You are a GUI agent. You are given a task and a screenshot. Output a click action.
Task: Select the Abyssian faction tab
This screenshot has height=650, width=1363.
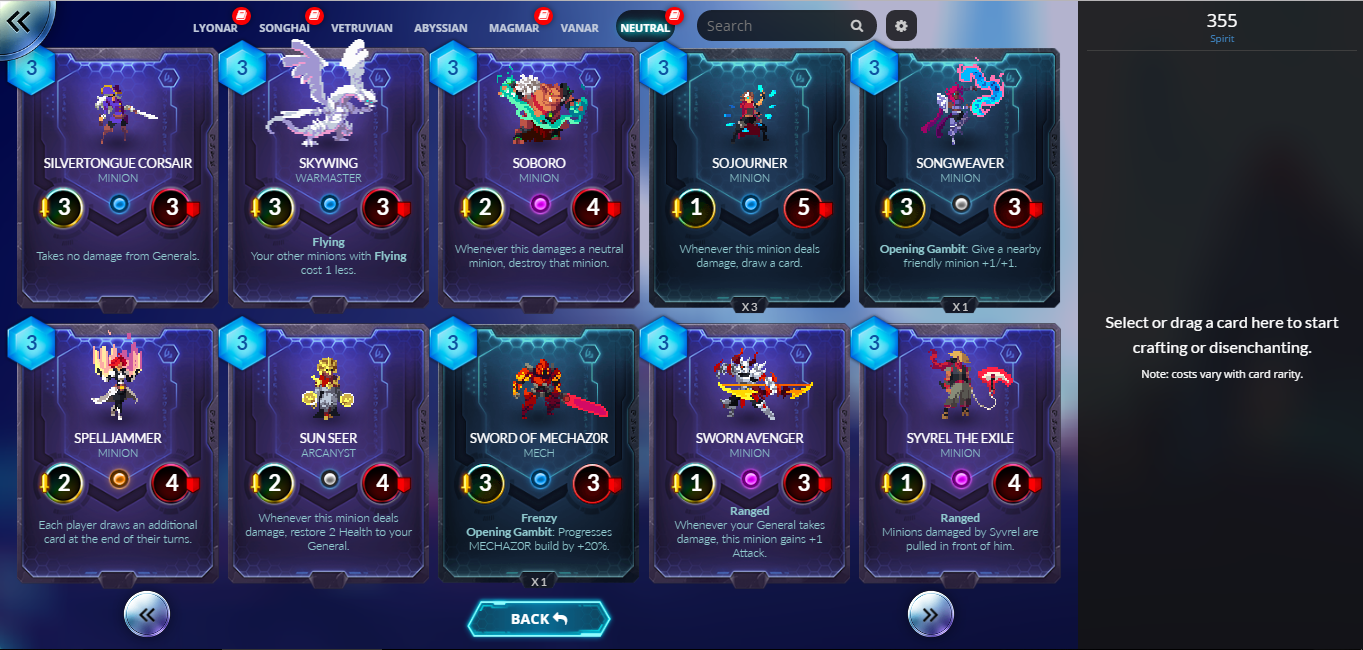point(440,28)
